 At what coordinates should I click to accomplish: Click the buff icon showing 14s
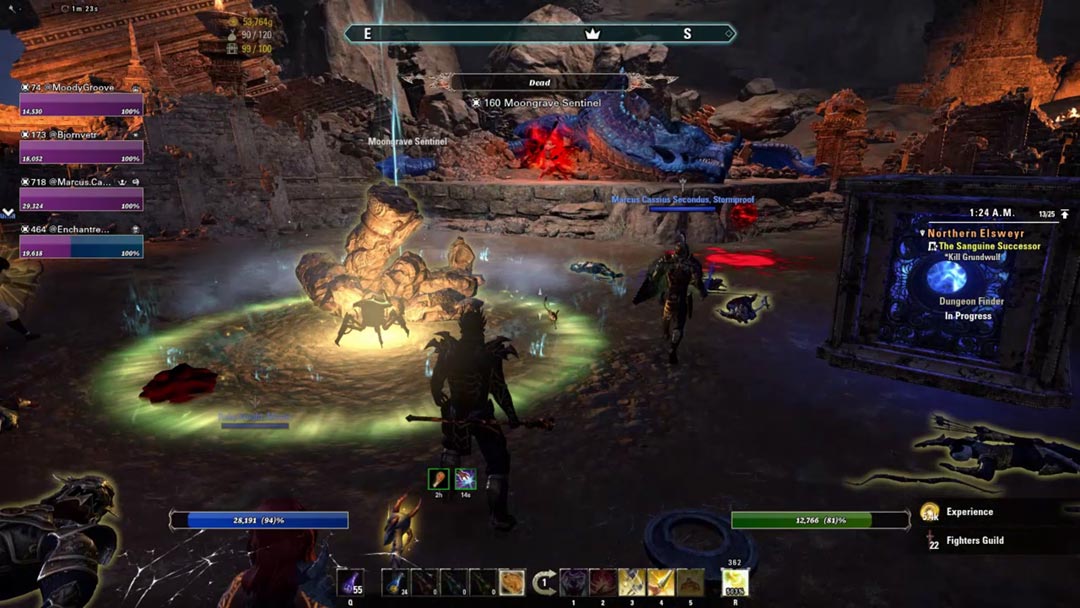[465, 479]
